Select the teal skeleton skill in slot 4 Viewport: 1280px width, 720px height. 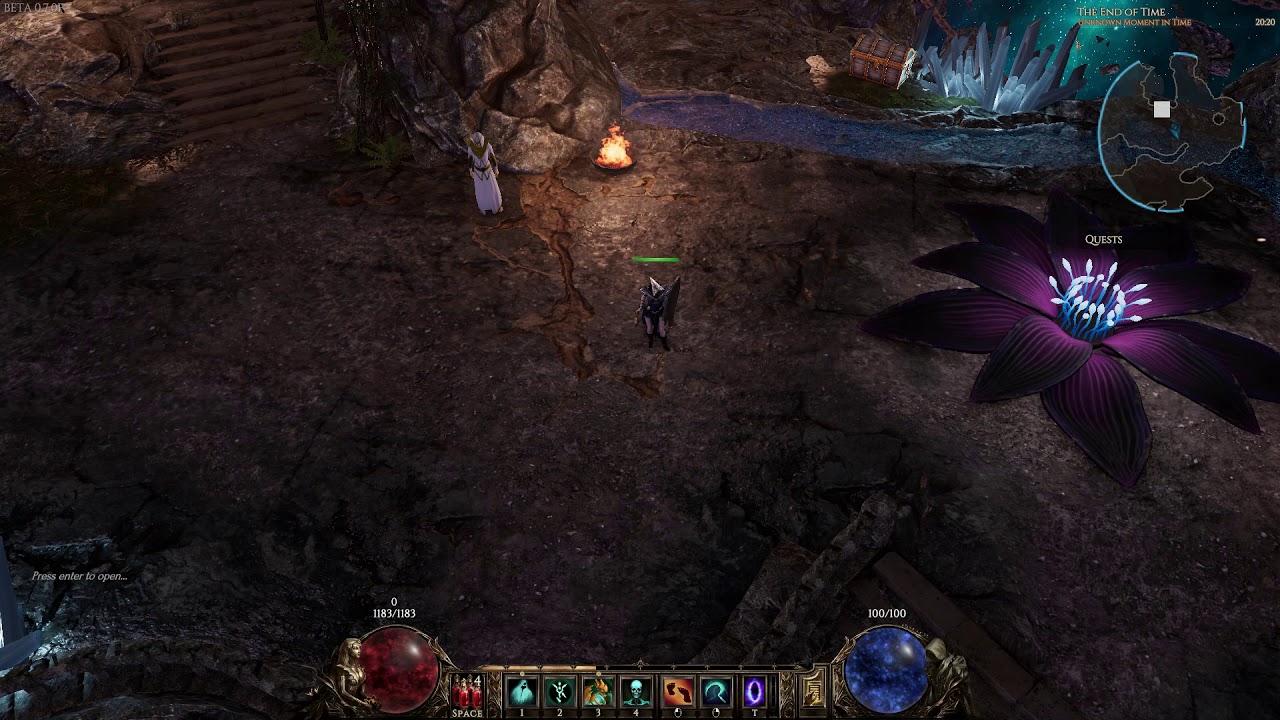pos(636,691)
